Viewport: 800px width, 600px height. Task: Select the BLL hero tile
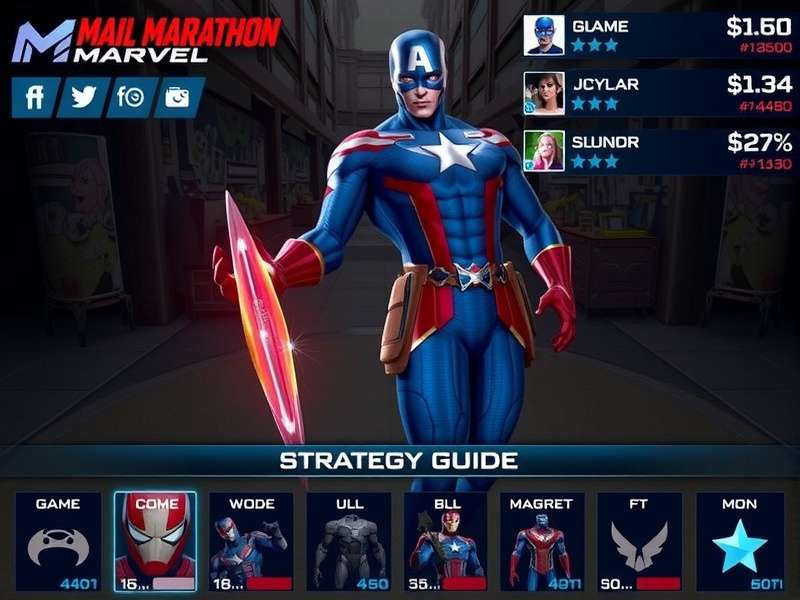445,541
